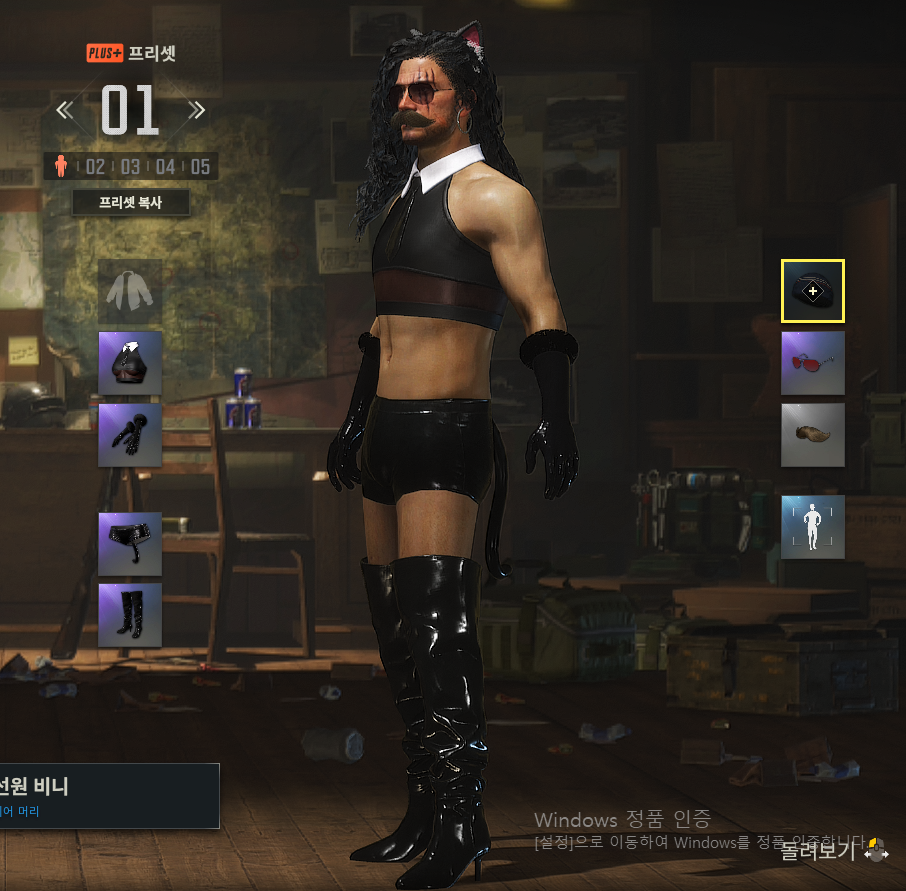The image size is (906, 891).
Task: Choose the mustache accessory slot
Action: (x=812, y=435)
